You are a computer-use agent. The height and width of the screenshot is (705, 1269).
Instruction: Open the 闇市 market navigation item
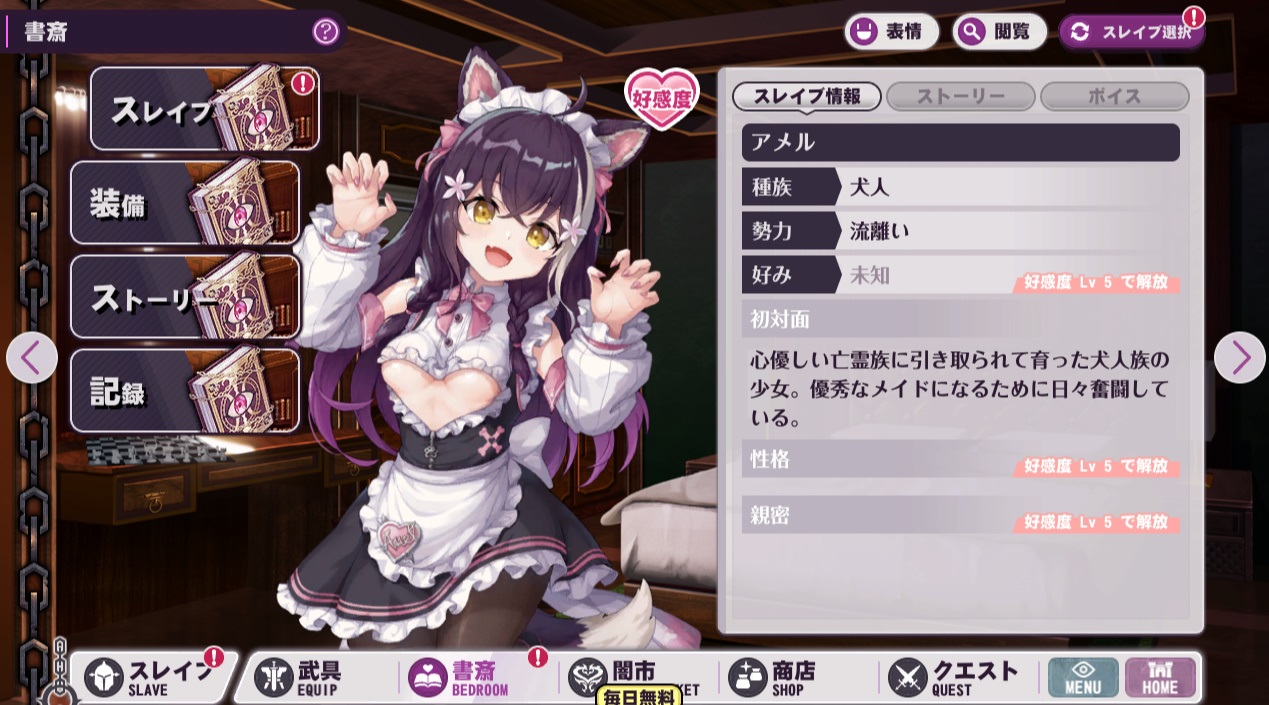click(630, 674)
